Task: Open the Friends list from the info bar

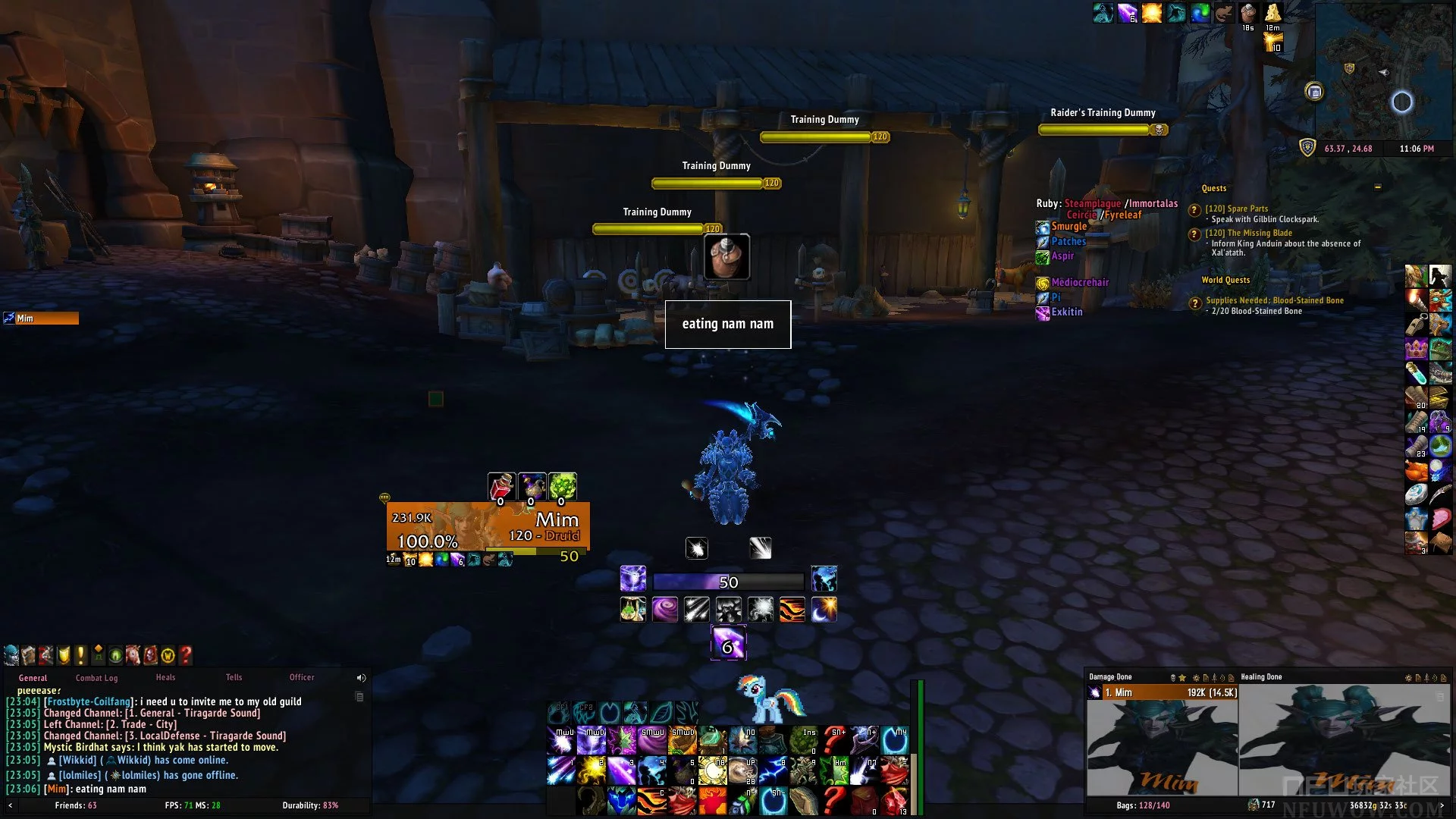Action: pyautogui.click(x=75, y=805)
